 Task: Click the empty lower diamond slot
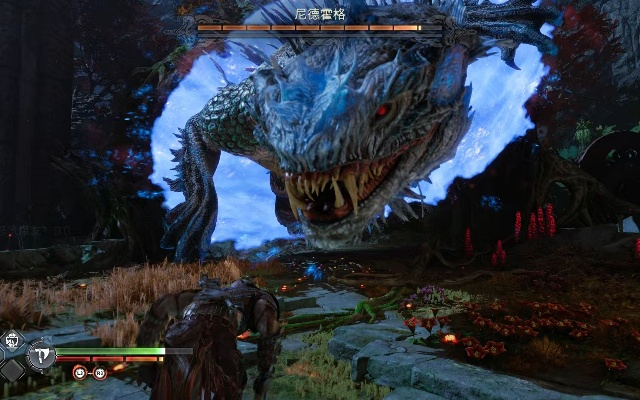12,369
